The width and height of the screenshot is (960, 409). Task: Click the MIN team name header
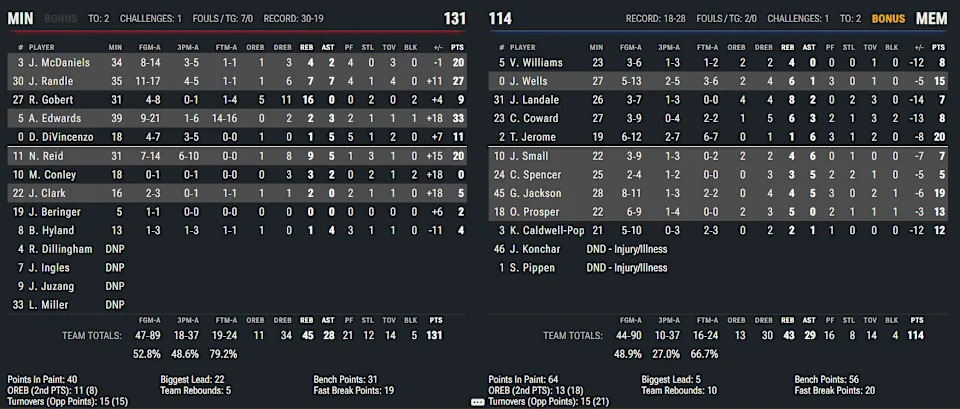pyautogui.click(x=21, y=18)
